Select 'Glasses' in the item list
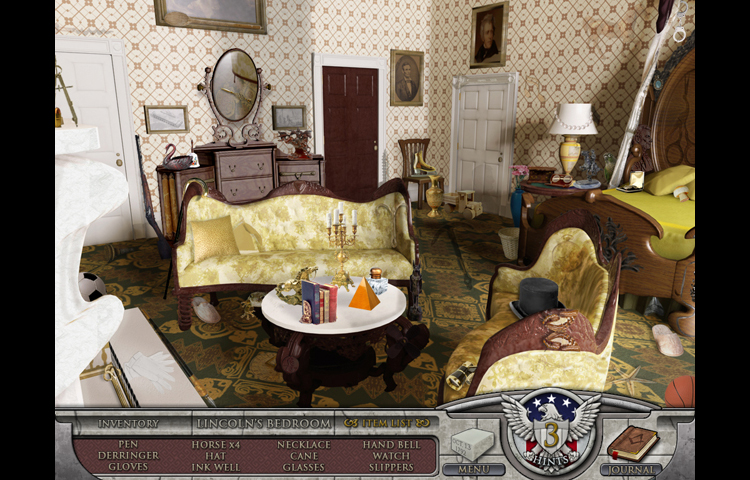Viewport: 750px width, 480px height. point(303,466)
